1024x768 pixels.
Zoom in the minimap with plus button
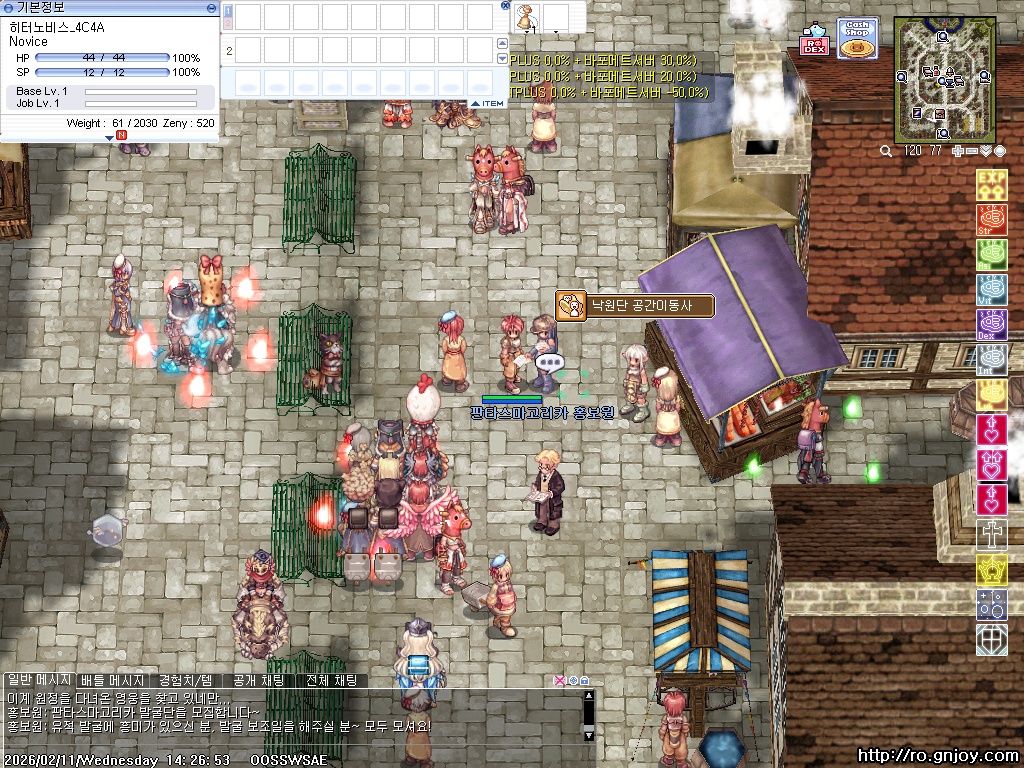pyautogui.click(x=958, y=151)
